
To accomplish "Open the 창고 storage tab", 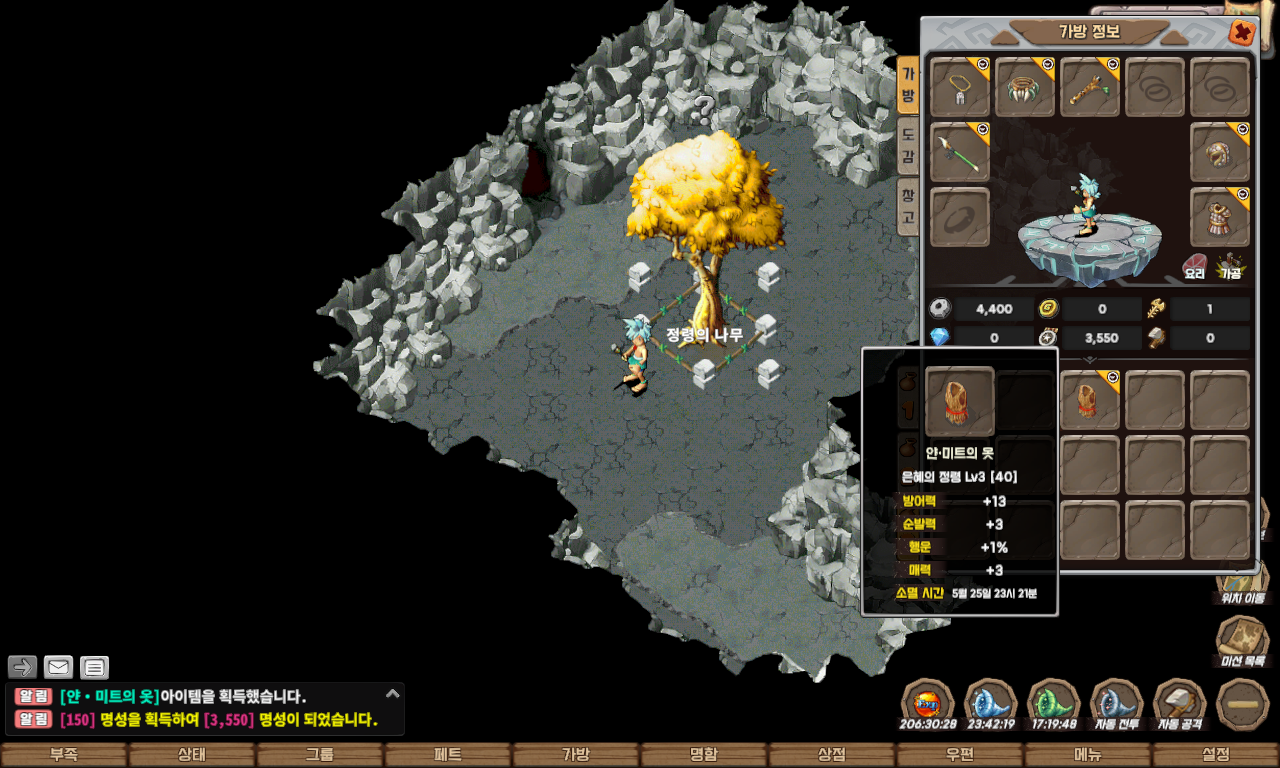I will (x=907, y=206).
